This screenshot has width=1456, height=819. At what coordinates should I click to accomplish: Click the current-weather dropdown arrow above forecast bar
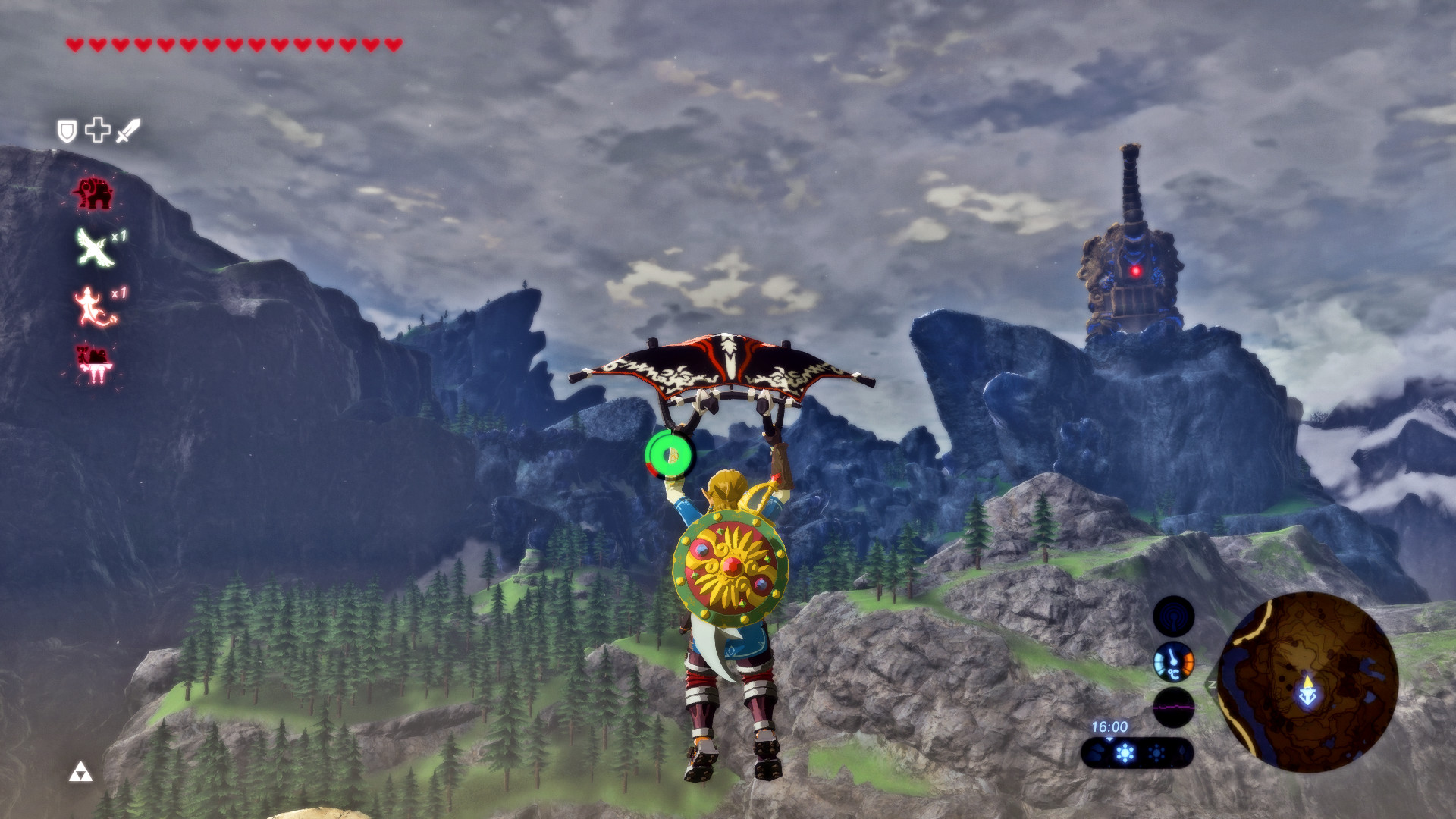tap(1109, 739)
